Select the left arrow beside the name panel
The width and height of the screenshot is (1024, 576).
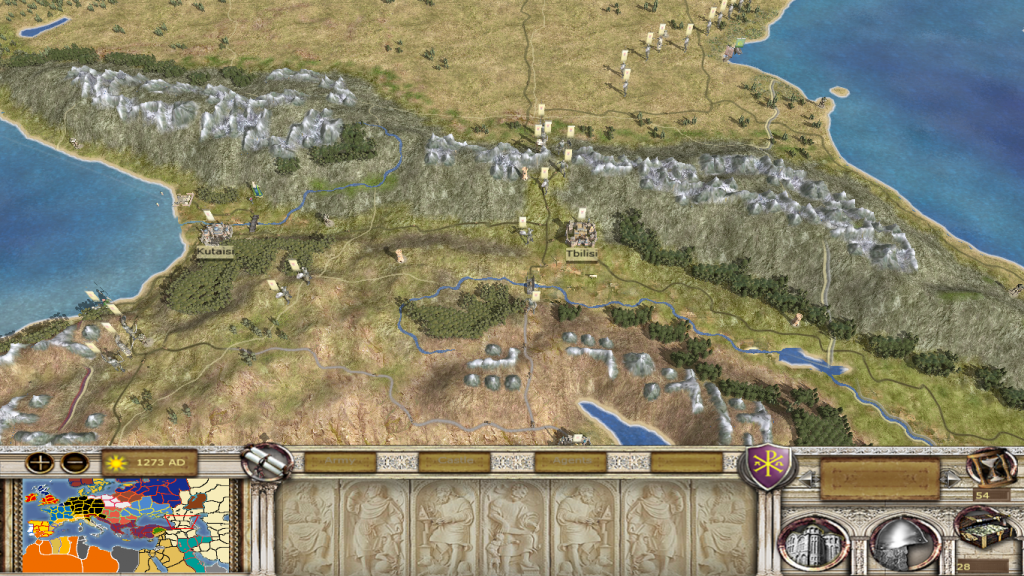(809, 480)
